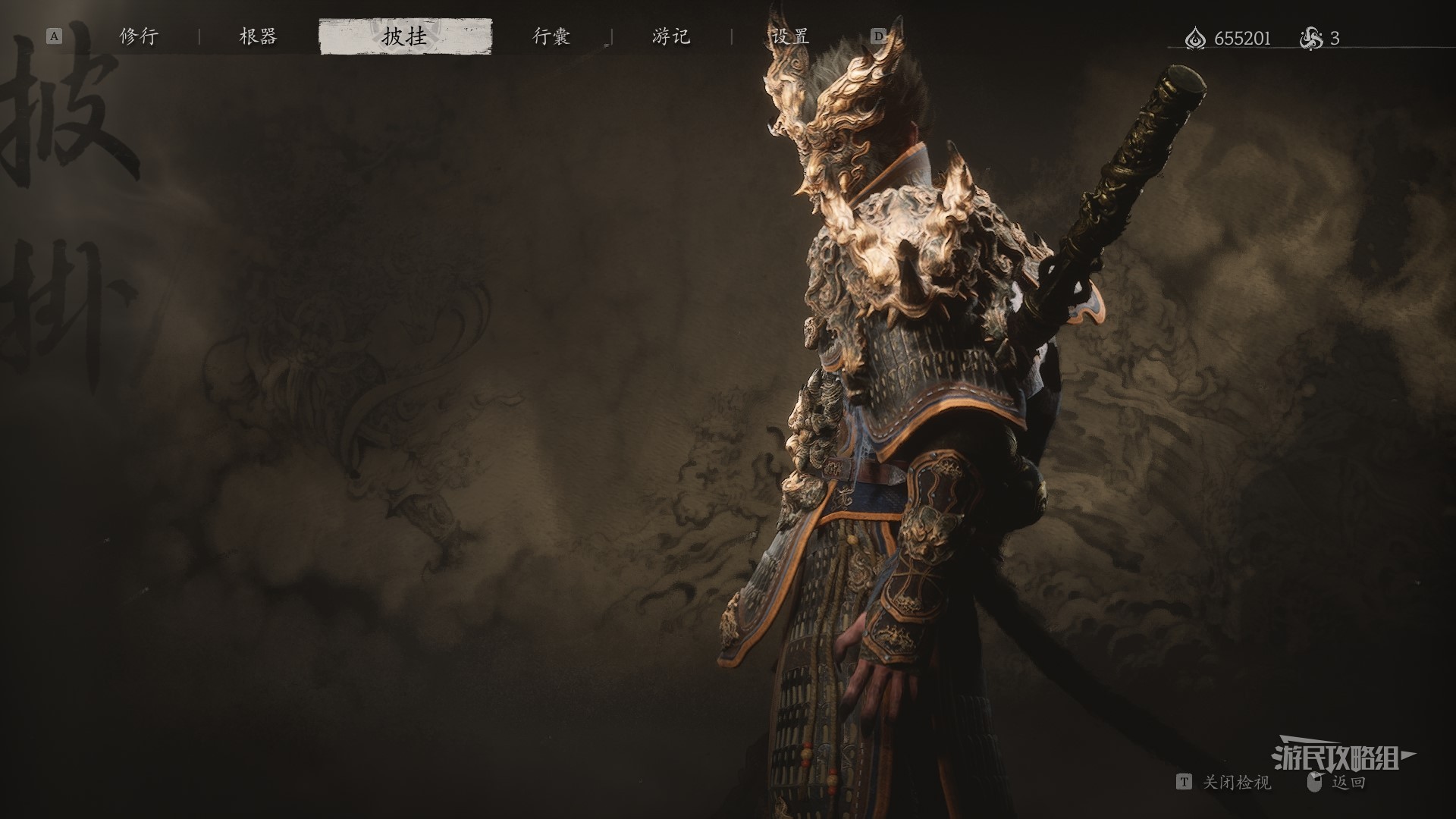Screen dimensions: 1456x819
Task: Switch to the 修行 tab
Action: [x=139, y=36]
